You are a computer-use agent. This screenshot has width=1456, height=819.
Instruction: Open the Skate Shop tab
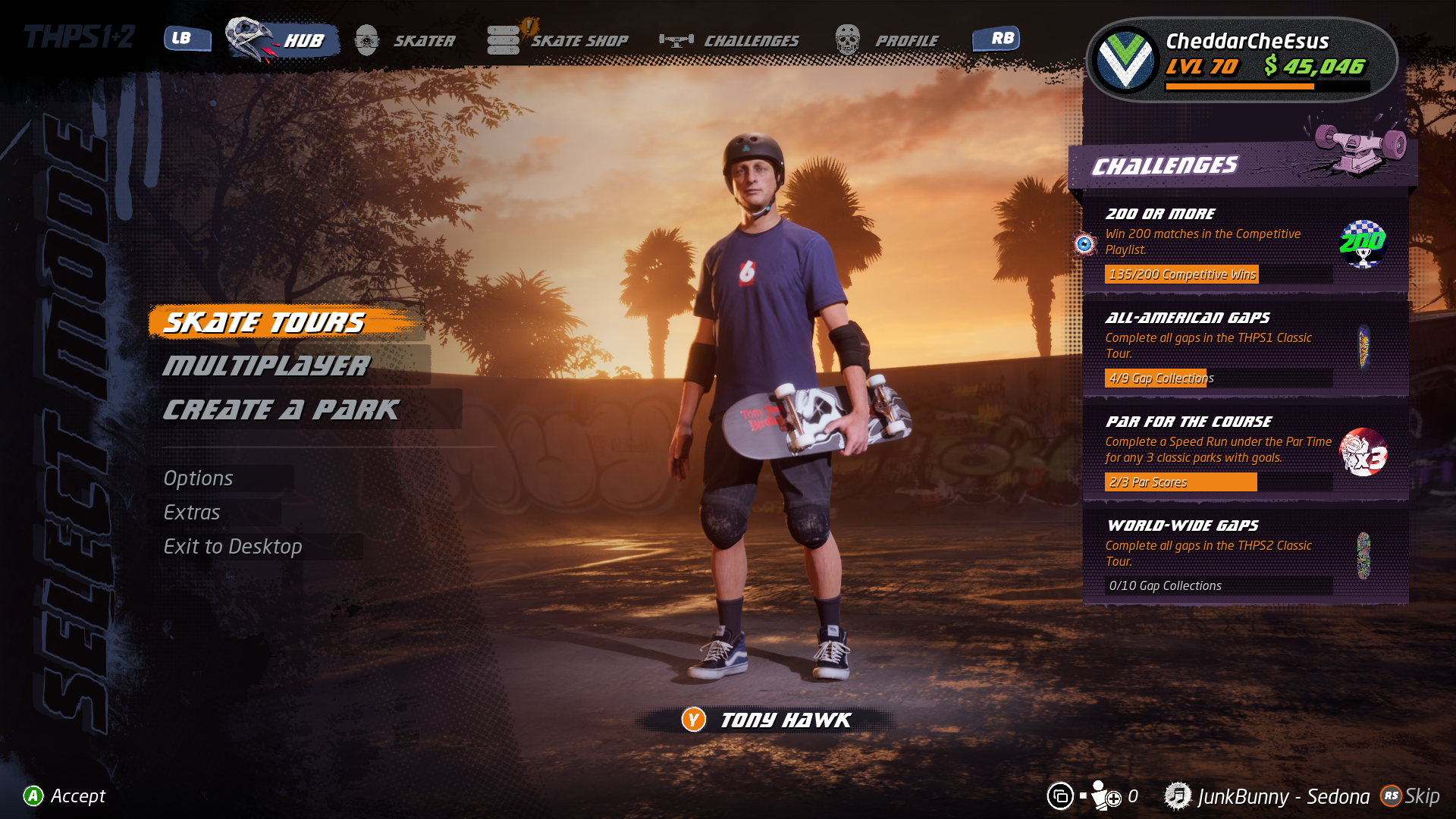(579, 41)
